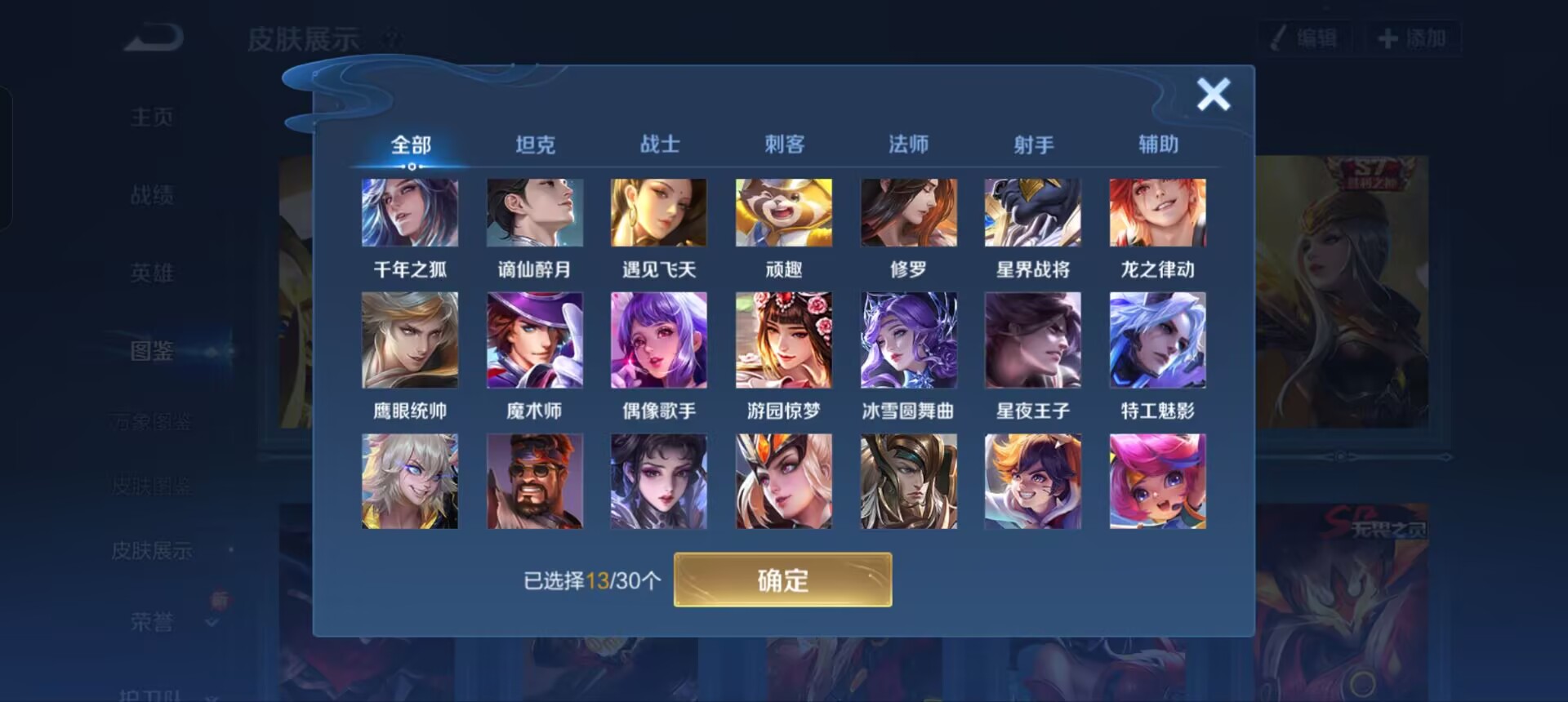Toggle selection of the 星夜王子 skin
The height and width of the screenshot is (702, 1568).
pos(1032,338)
